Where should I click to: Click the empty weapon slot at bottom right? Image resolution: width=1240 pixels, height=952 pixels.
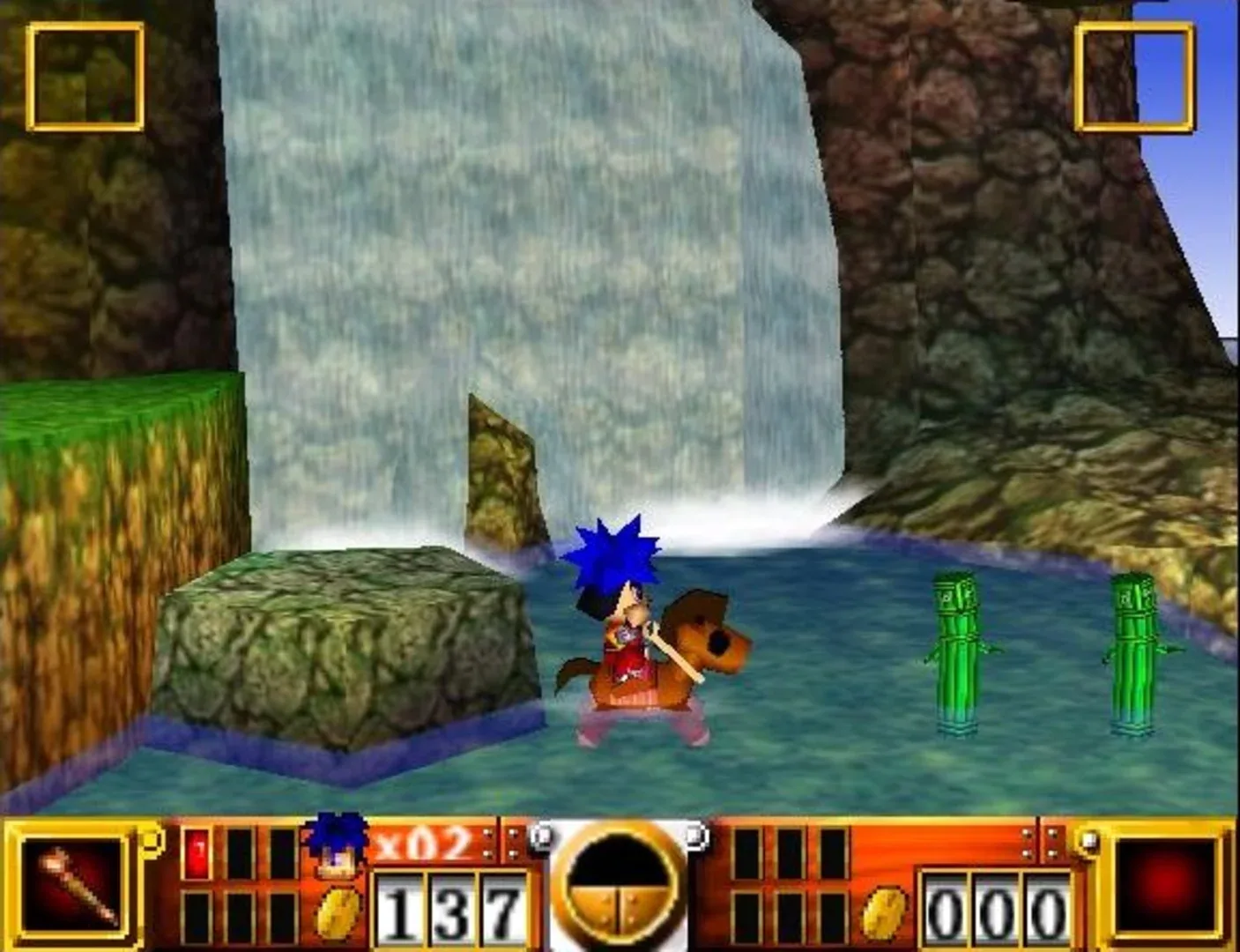coord(1169,886)
